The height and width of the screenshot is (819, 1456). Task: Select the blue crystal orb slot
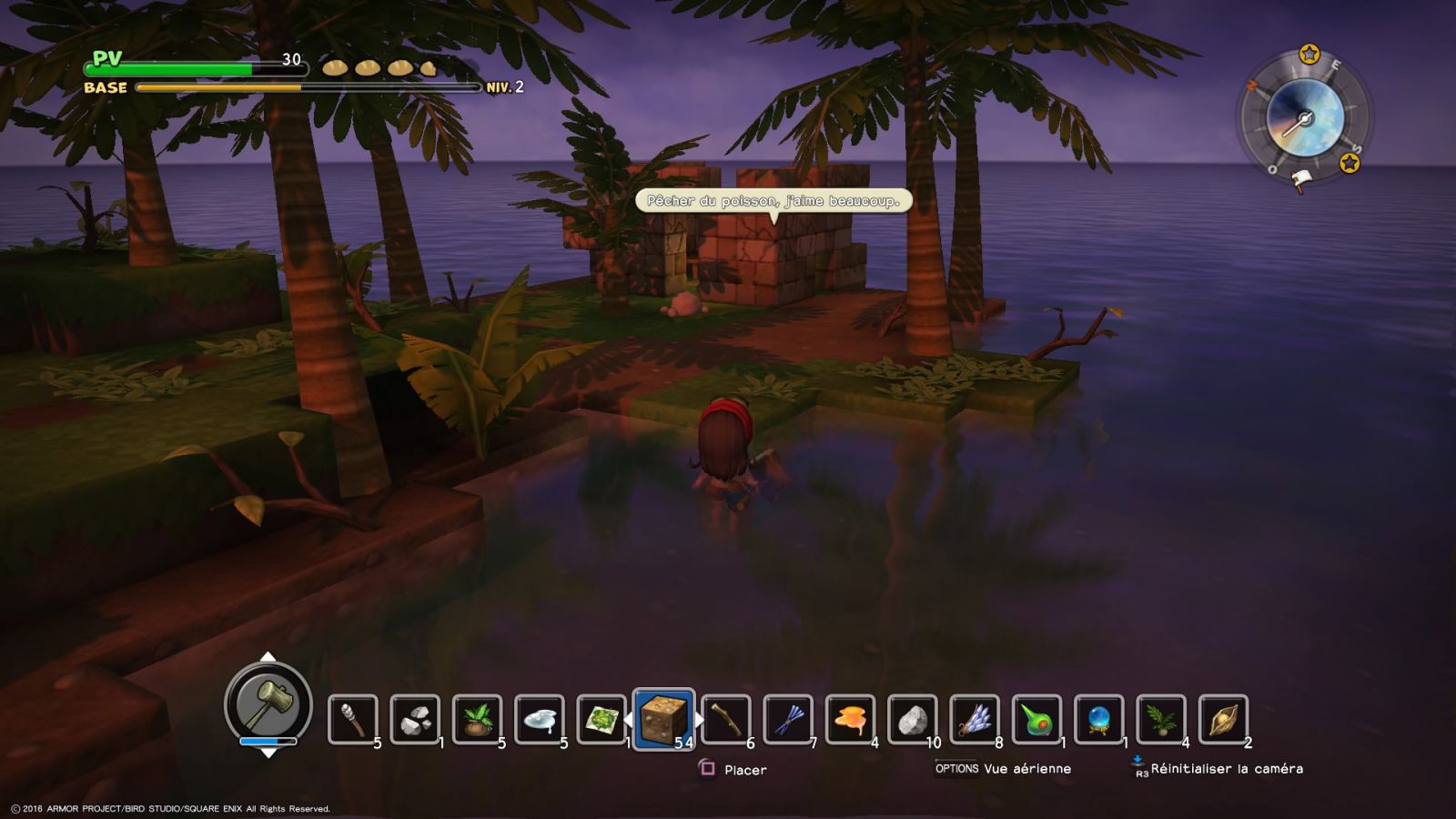(1098, 719)
